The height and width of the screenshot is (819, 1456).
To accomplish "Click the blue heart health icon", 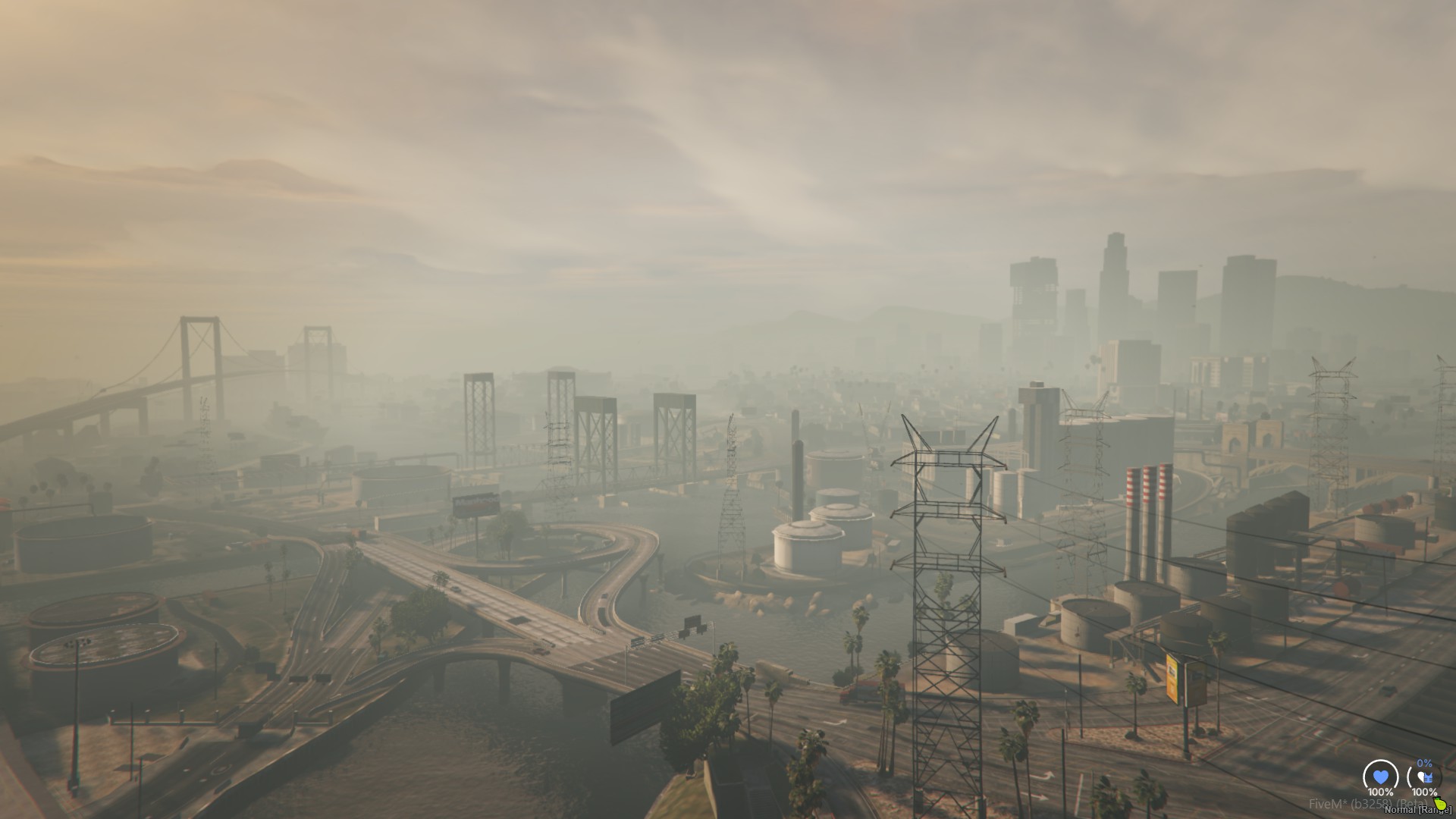I will [x=1380, y=777].
